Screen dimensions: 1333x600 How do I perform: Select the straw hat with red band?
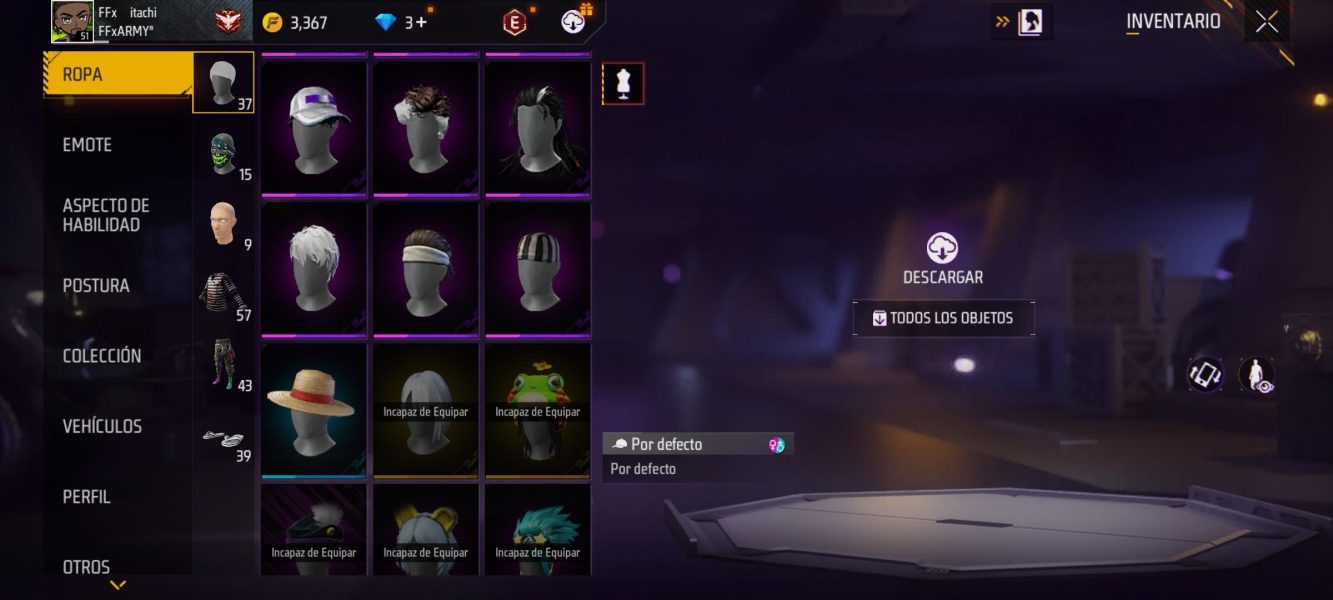pos(314,408)
